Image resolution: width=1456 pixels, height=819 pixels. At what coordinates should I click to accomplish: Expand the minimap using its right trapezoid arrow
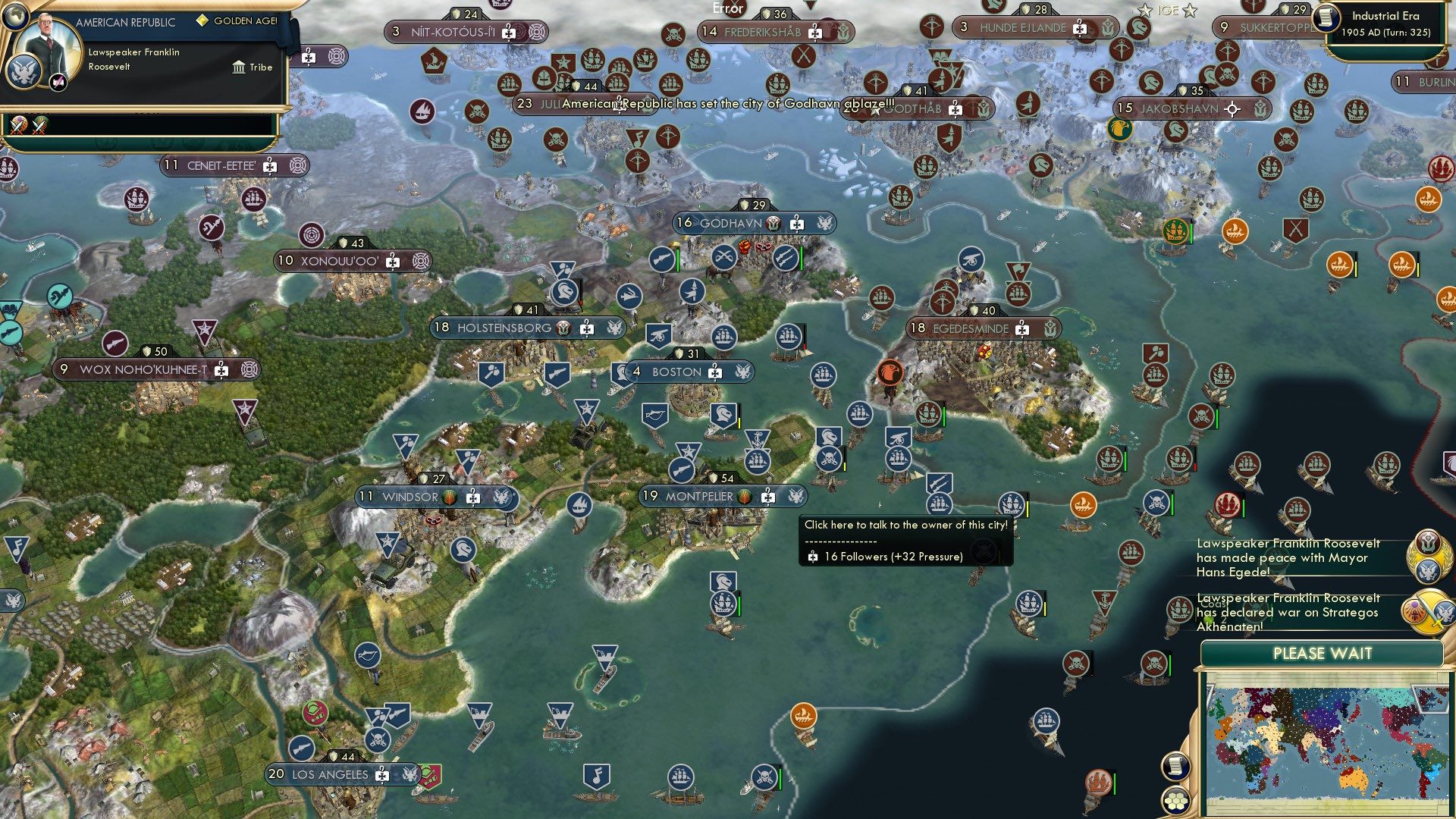coord(1429,699)
